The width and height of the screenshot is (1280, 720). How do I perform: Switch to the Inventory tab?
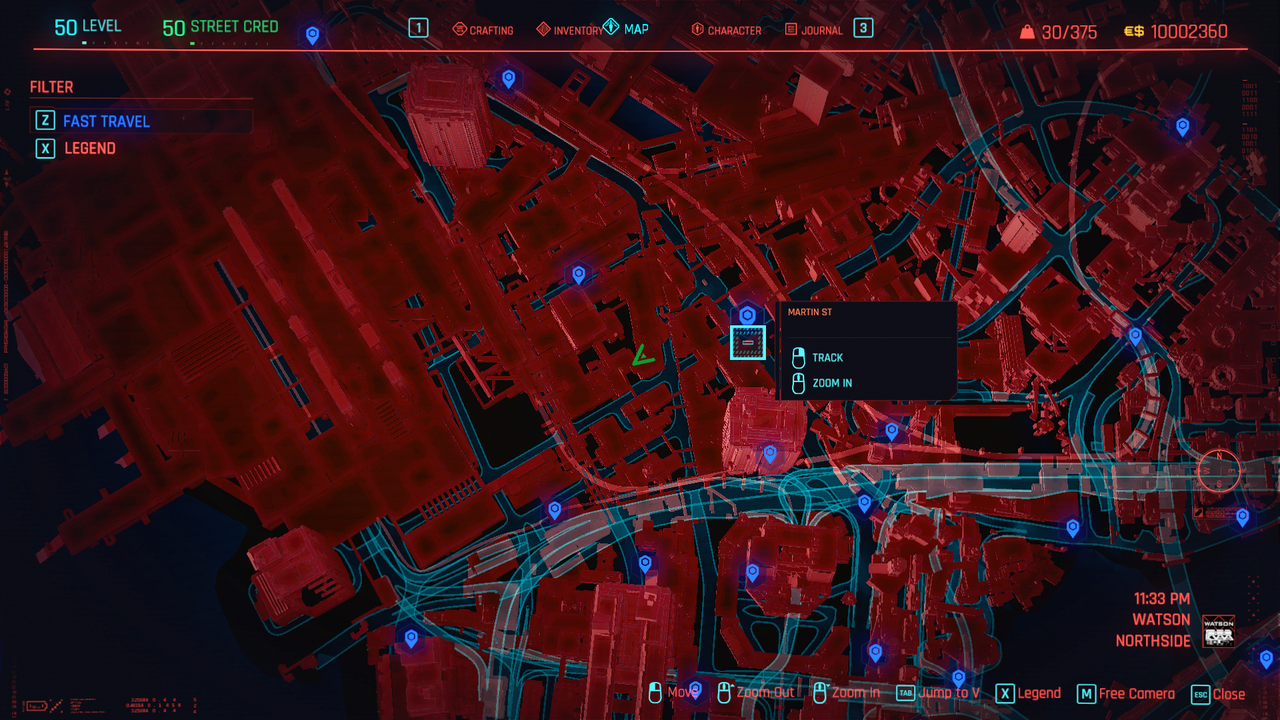click(x=570, y=30)
